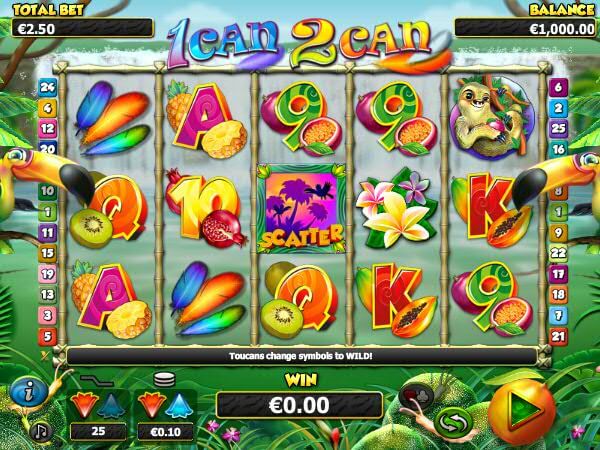Activate the green autoplay arrows button
This screenshot has height=450, width=600.
pyautogui.click(x=453, y=421)
